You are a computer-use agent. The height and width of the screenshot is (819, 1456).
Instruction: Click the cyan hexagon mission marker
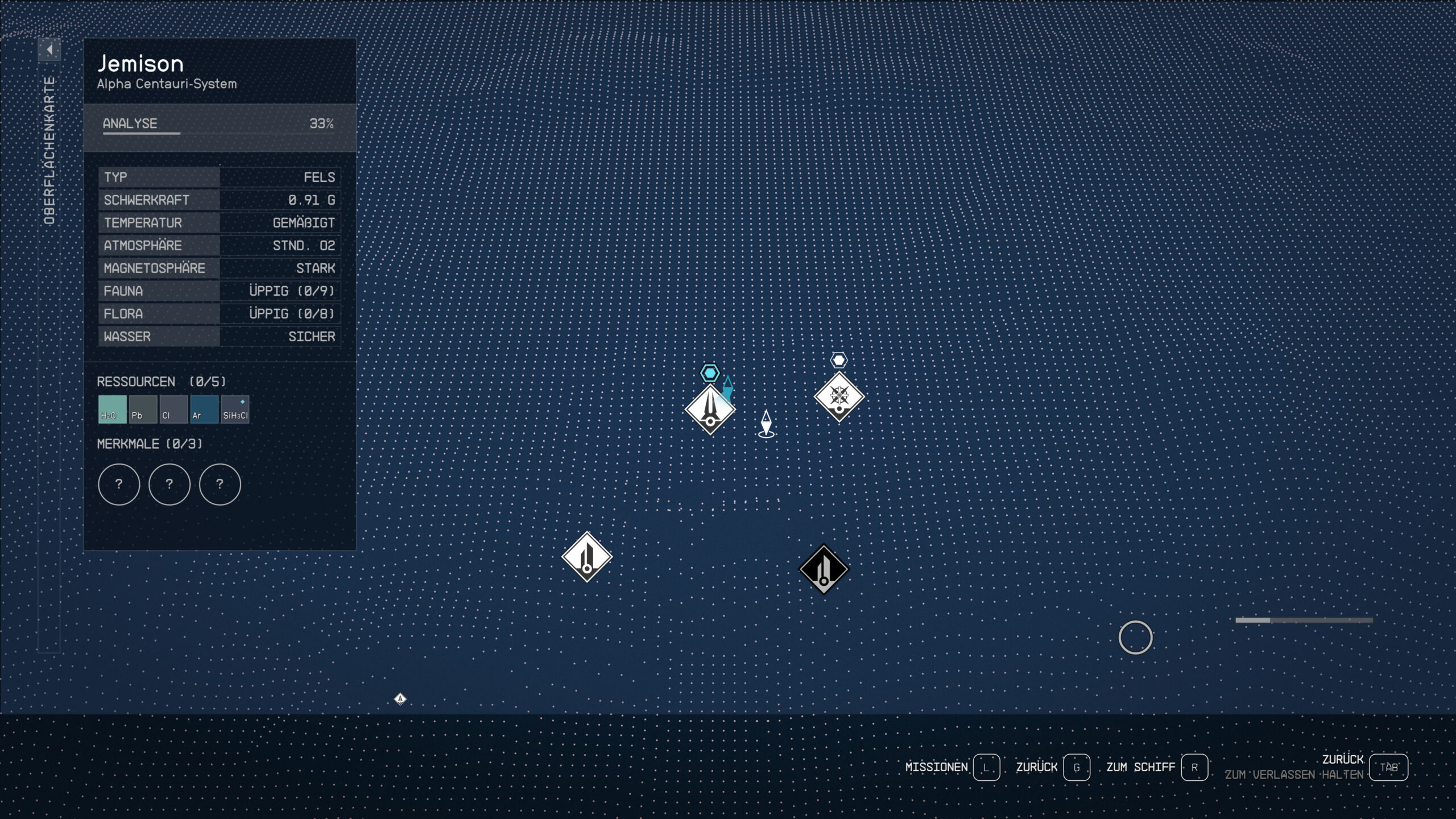[710, 373]
